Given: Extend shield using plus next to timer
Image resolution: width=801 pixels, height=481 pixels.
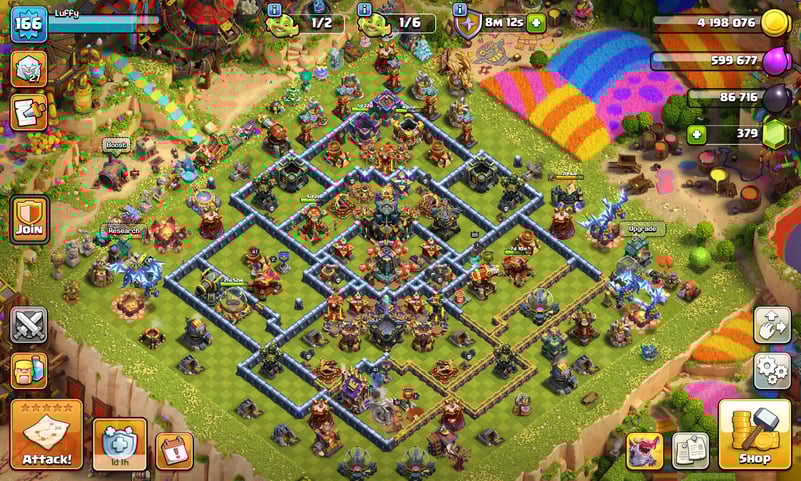Looking at the screenshot, I should tap(536, 22).
